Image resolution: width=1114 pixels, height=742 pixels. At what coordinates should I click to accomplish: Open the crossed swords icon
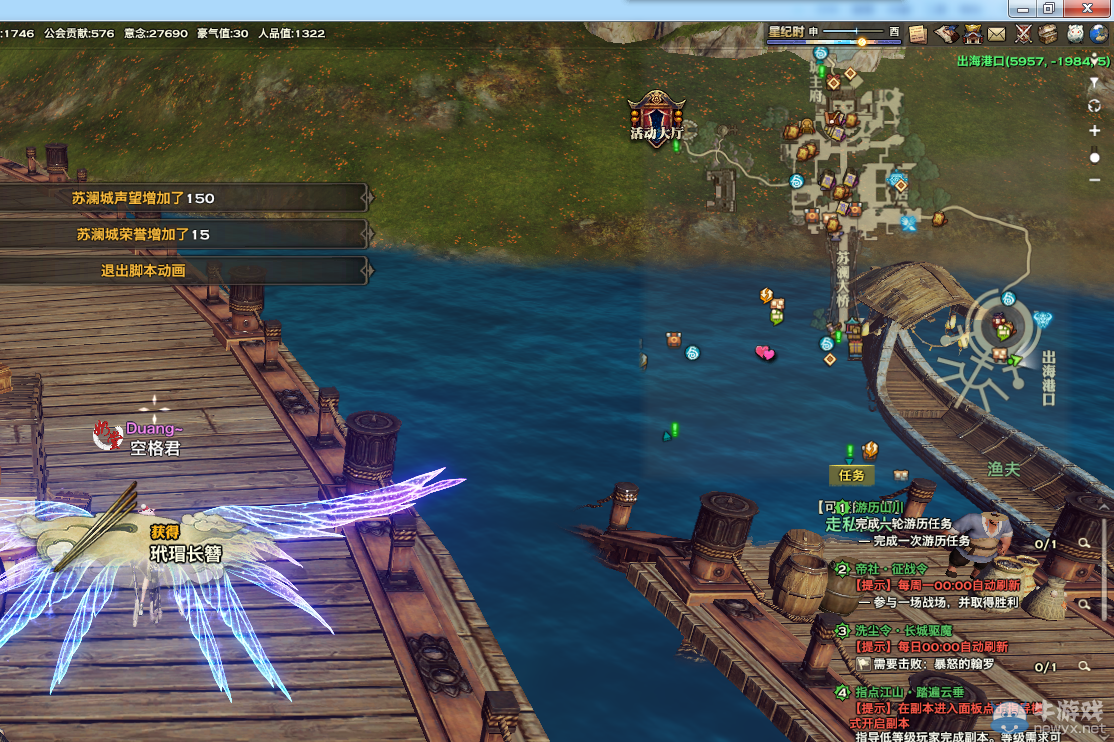1023,34
